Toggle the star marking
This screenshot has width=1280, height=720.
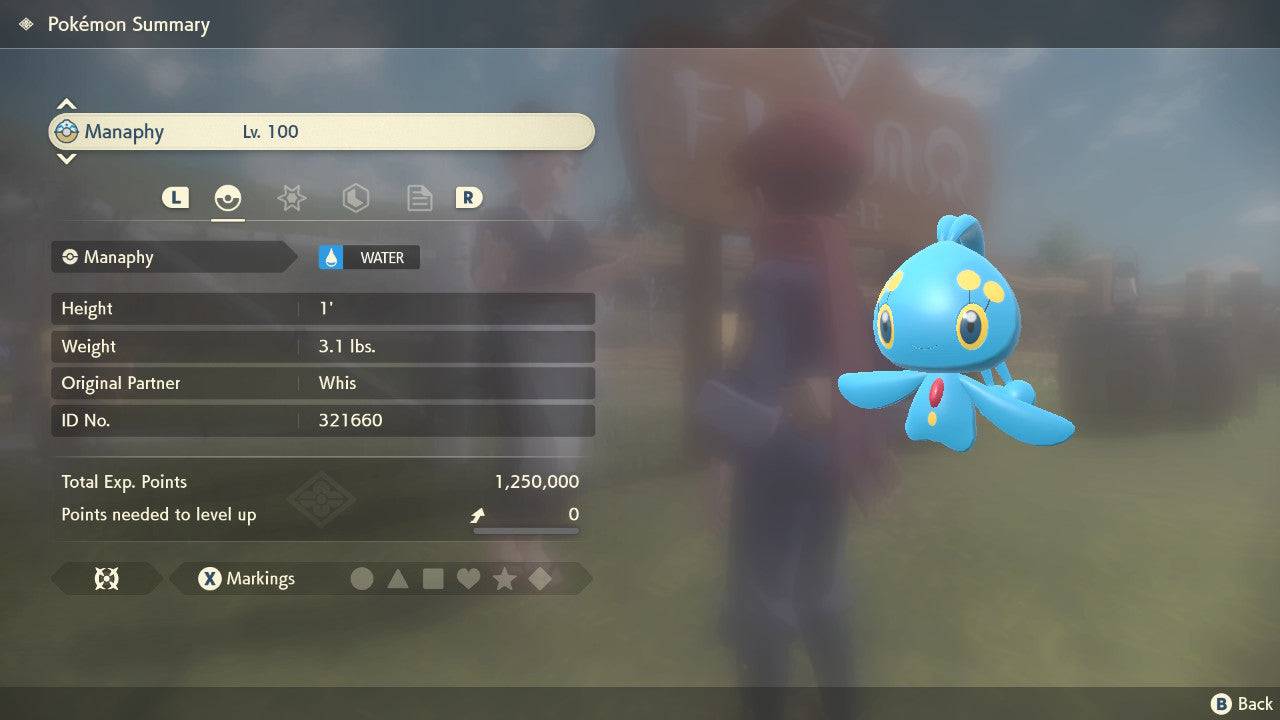[x=504, y=579]
